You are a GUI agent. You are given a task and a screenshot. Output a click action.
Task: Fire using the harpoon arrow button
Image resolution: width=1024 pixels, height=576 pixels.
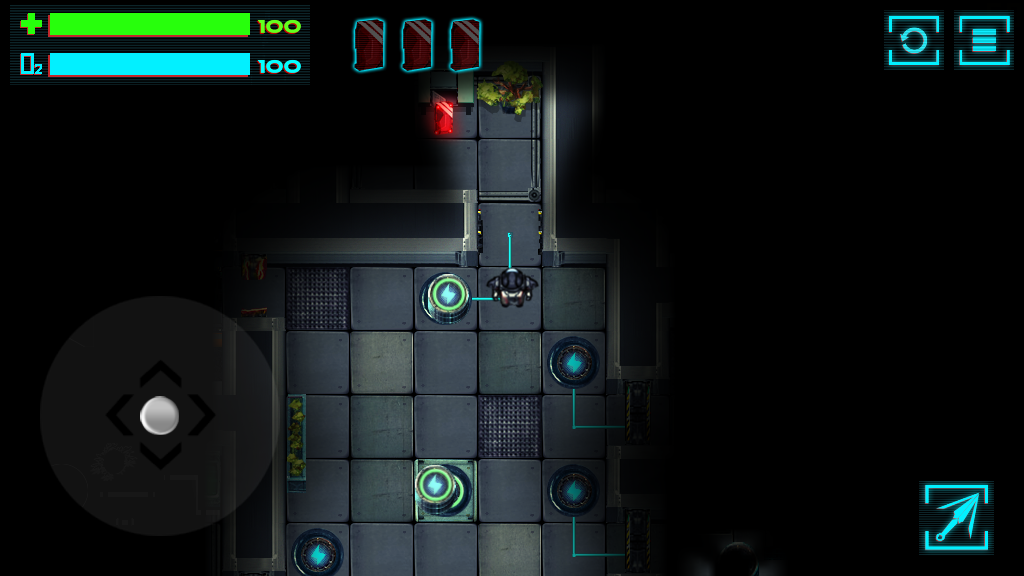(x=956, y=516)
